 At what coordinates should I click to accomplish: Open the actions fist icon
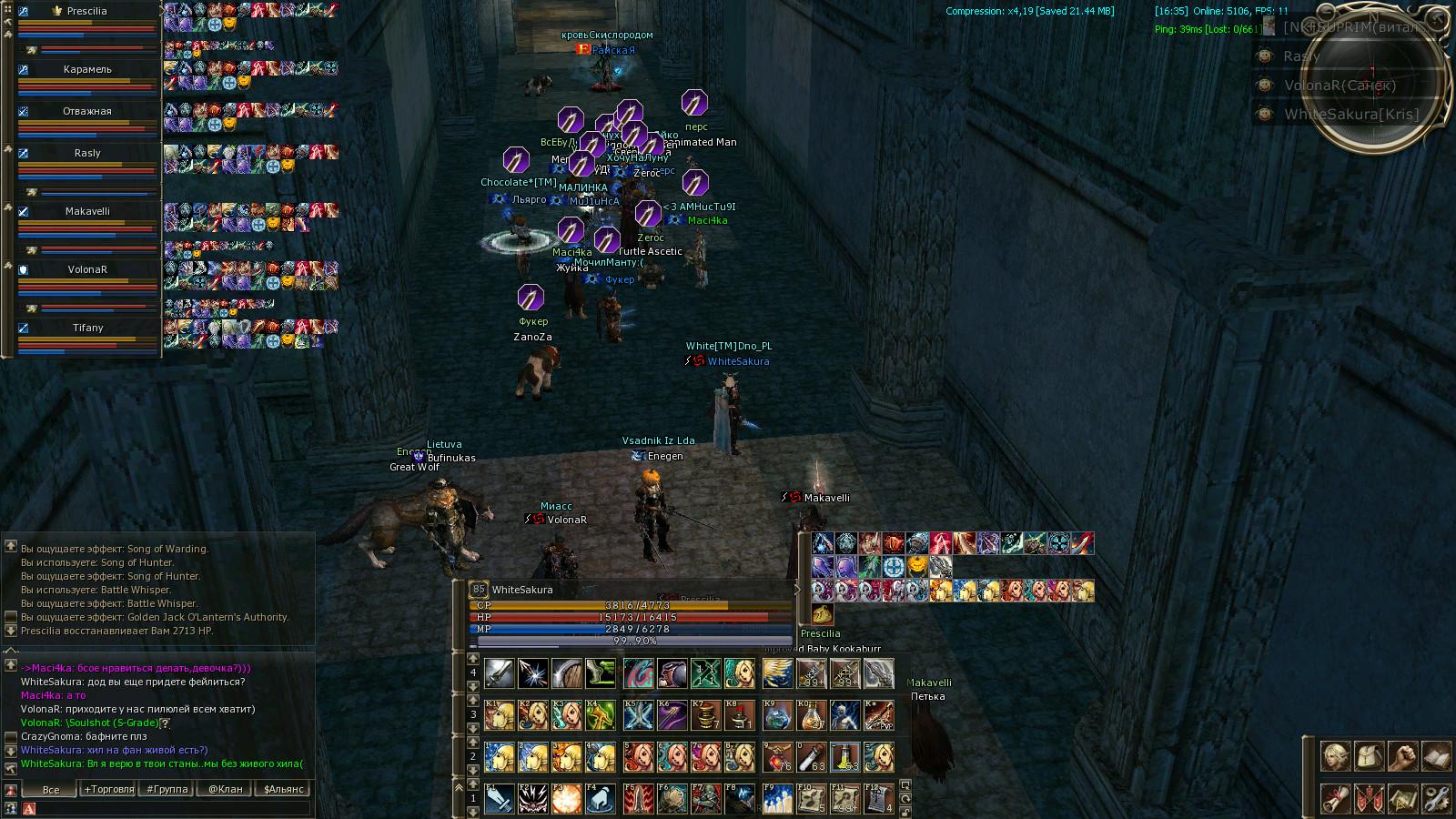click(1402, 756)
